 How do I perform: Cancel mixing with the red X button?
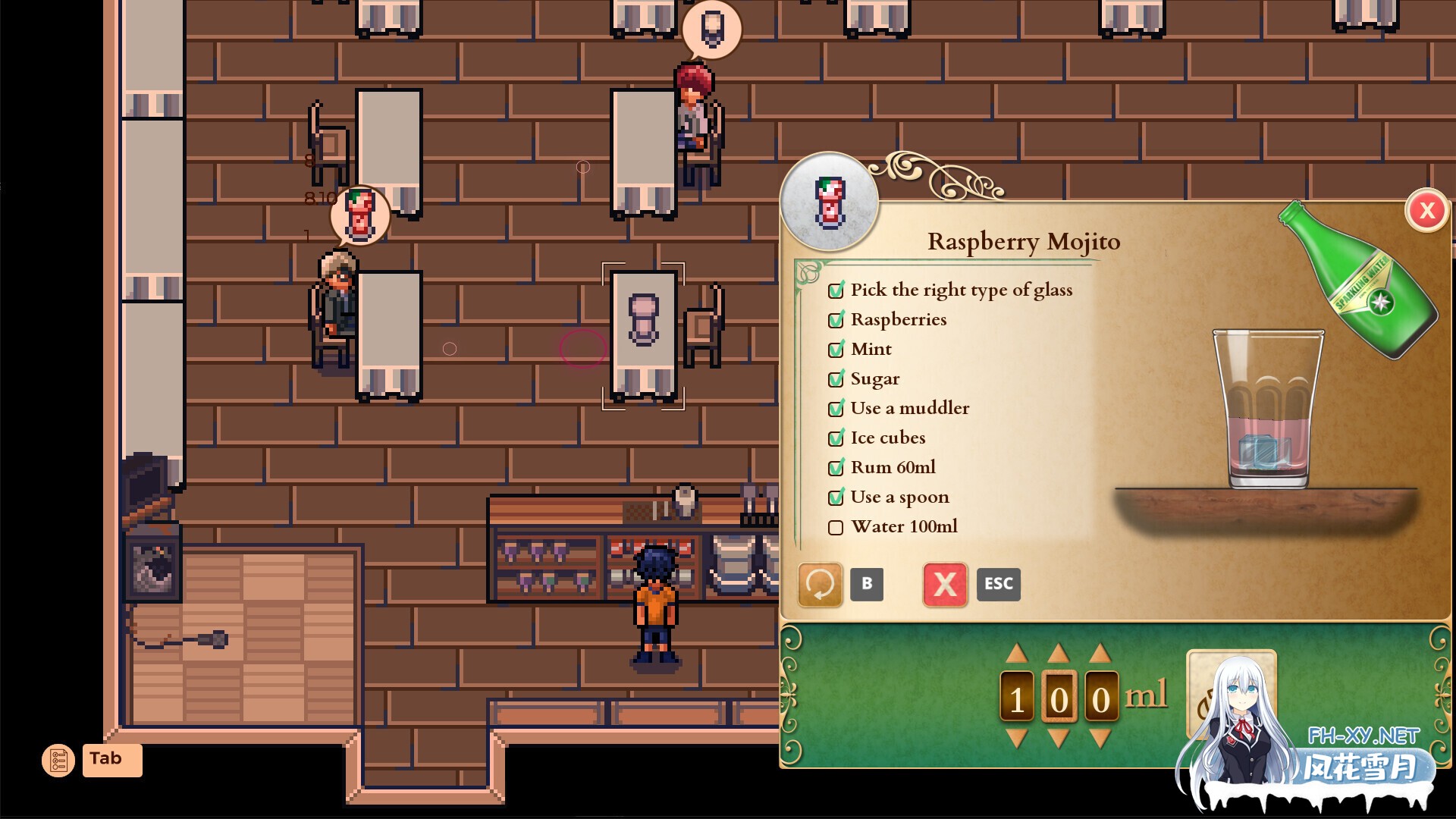point(944,584)
